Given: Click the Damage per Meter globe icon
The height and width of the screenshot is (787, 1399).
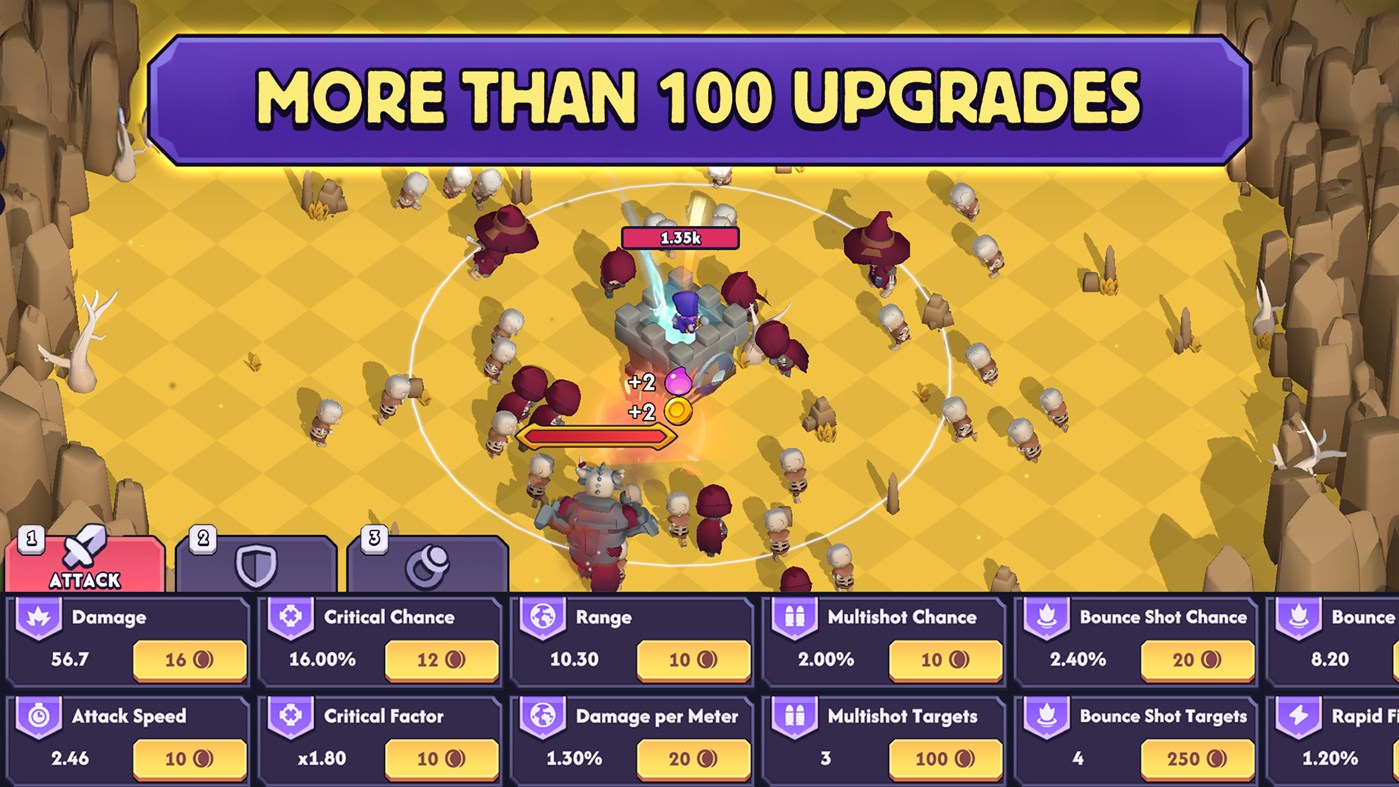Looking at the screenshot, I should pyautogui.click(x=541, y=717).
